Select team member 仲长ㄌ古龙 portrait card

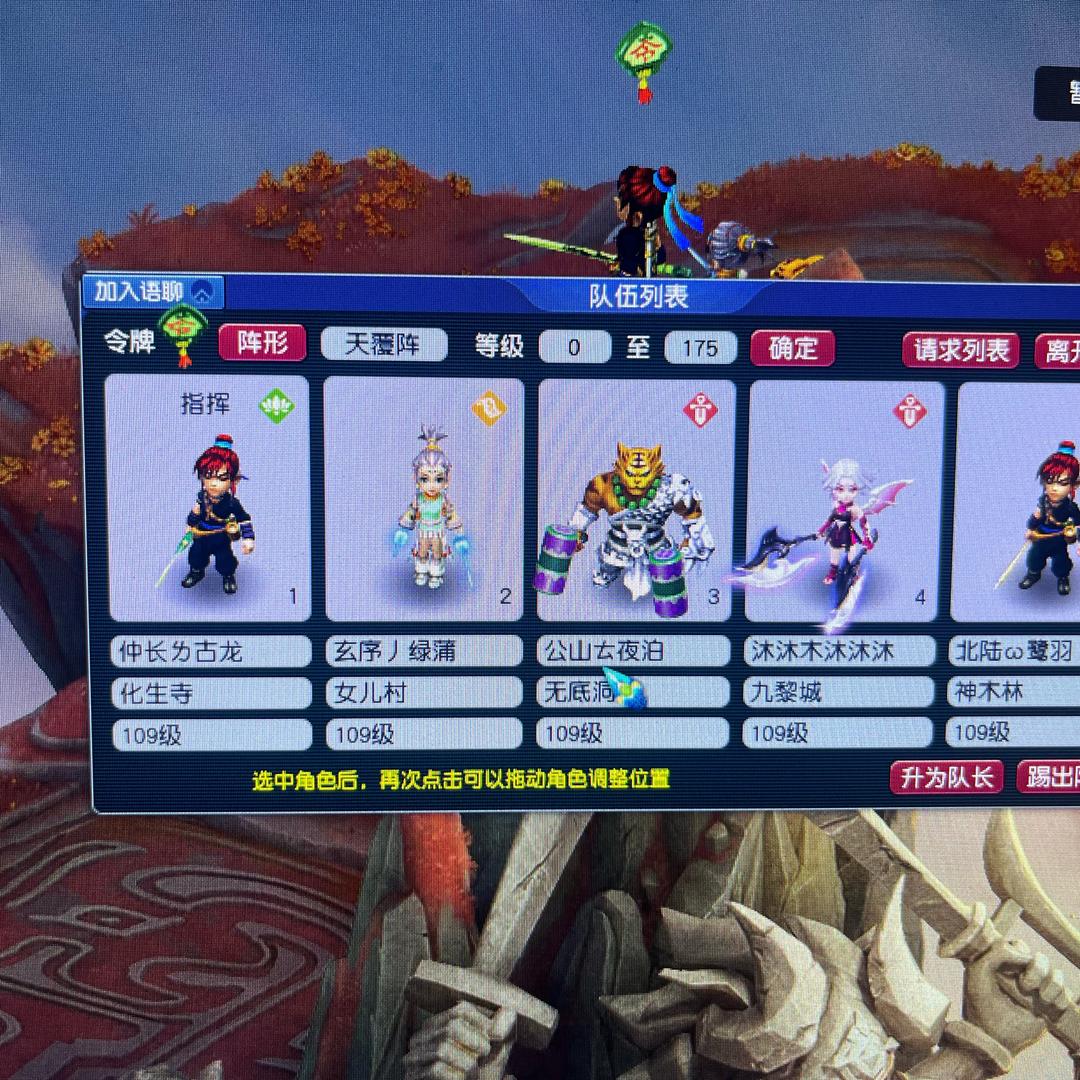[208, 499]
